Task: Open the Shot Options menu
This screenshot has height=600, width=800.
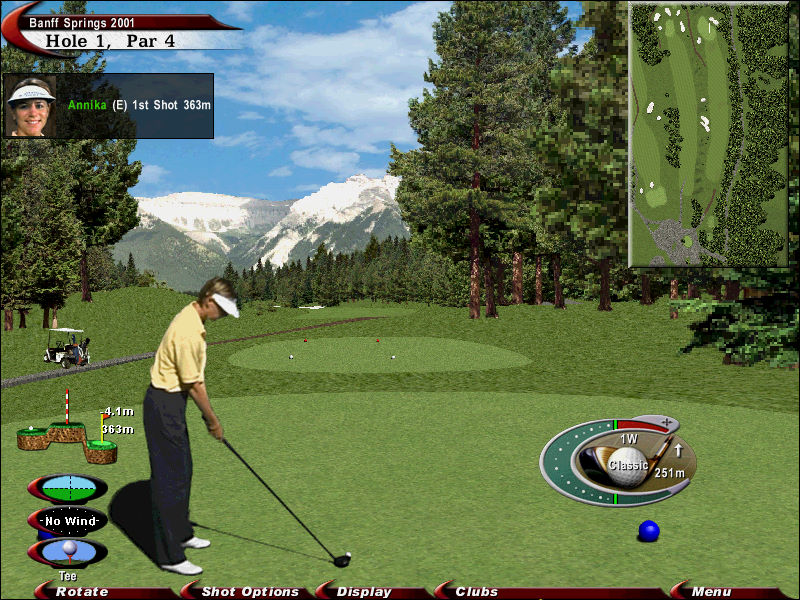Action: coord(250,592)
